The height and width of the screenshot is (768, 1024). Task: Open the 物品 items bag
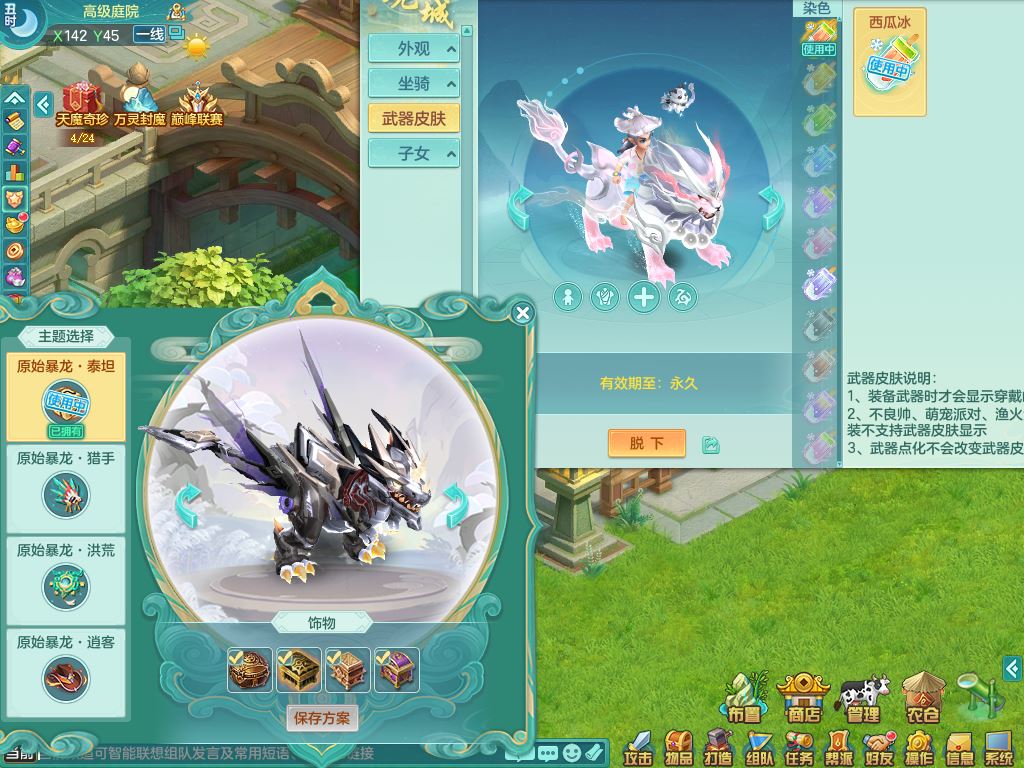[679, 746]
